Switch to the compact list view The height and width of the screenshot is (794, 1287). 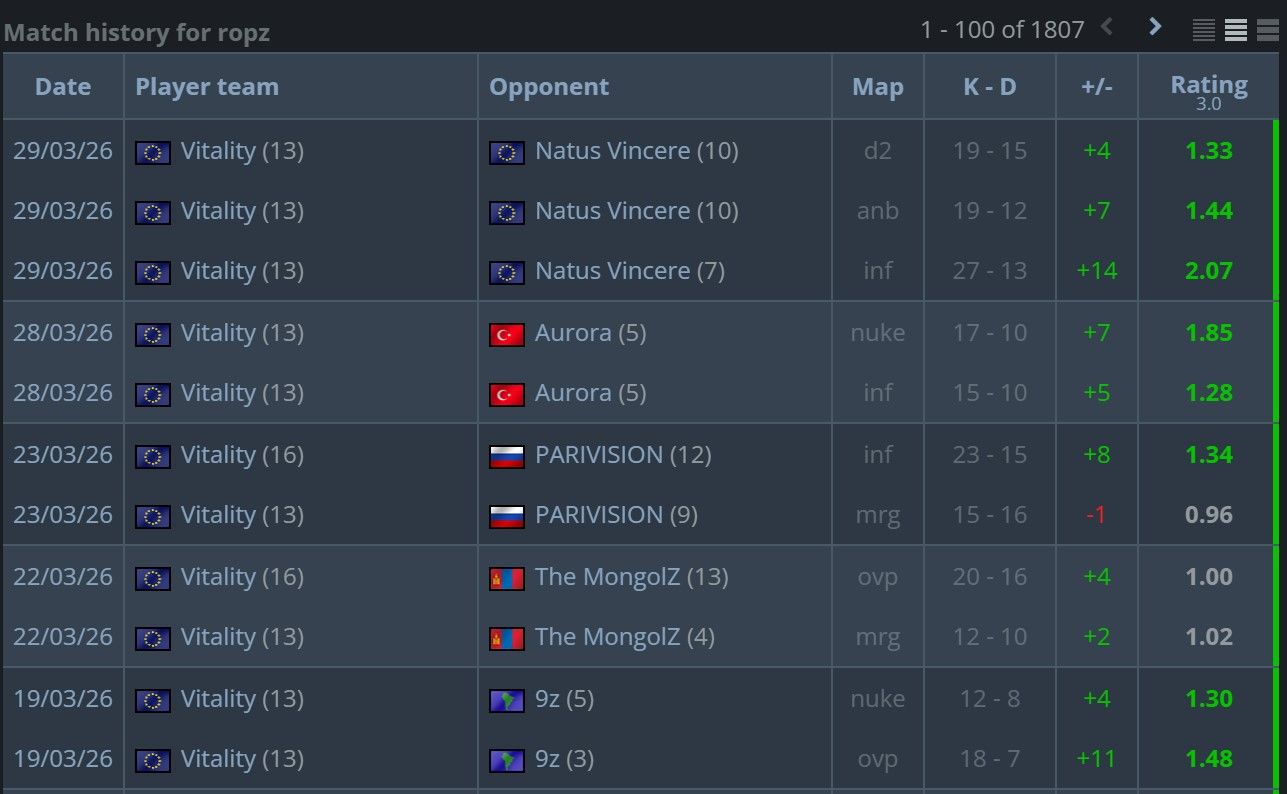(1203, 30)
